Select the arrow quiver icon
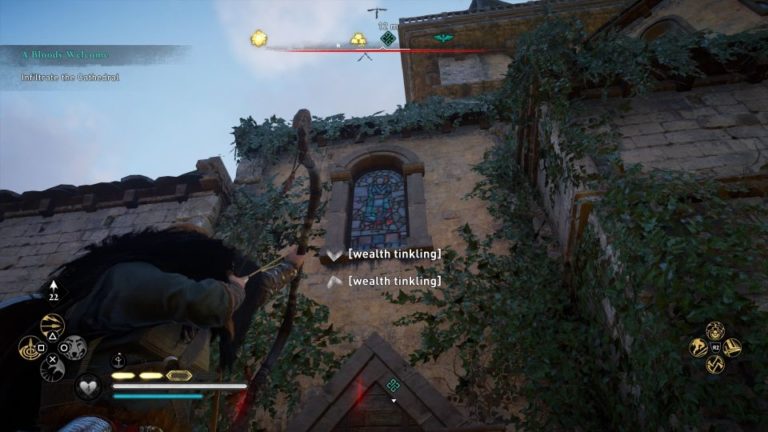This screenshot has width=768, height=432. [x=52, y=291]
